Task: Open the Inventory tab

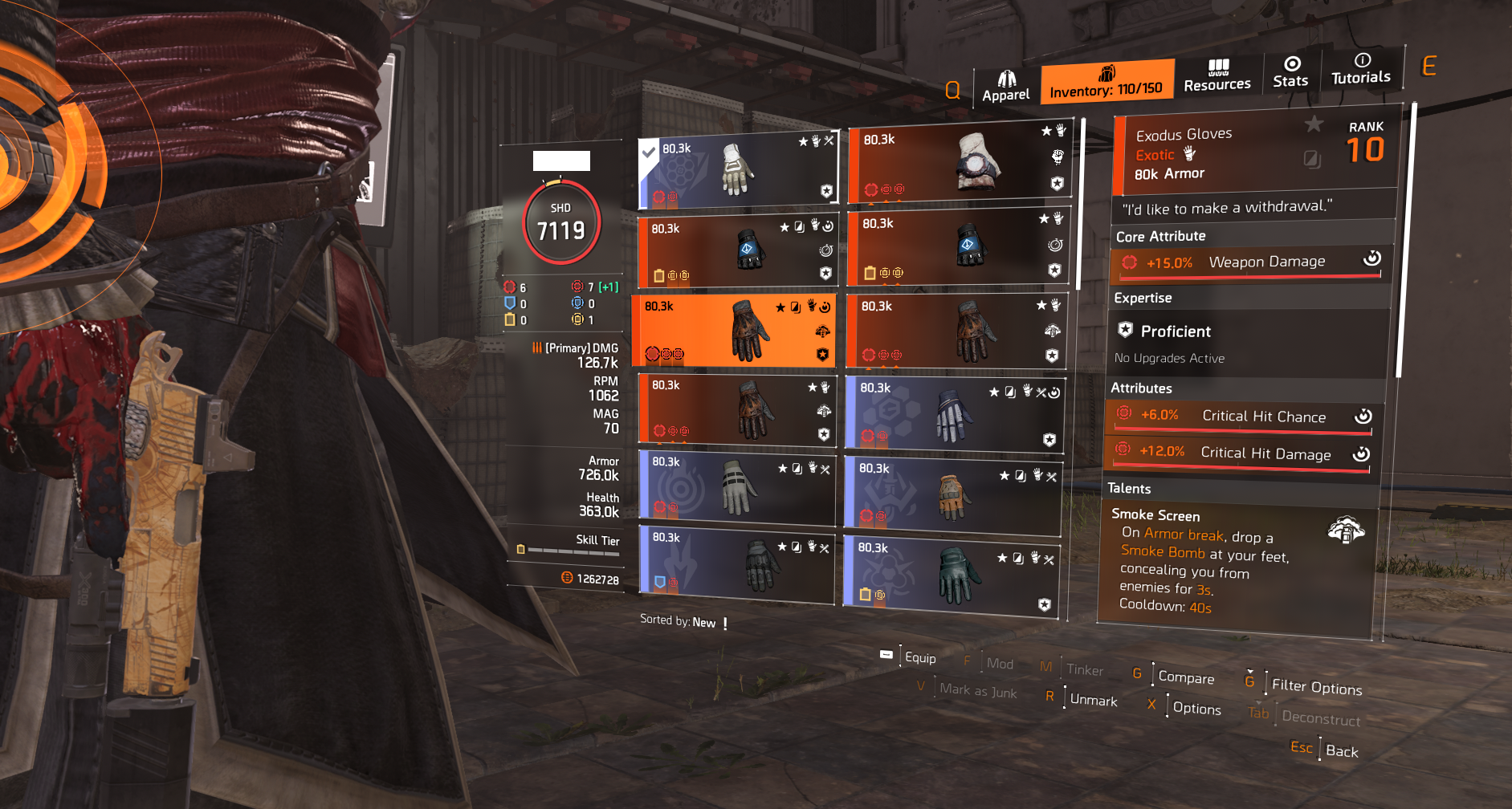Action: pos(1106,83)
